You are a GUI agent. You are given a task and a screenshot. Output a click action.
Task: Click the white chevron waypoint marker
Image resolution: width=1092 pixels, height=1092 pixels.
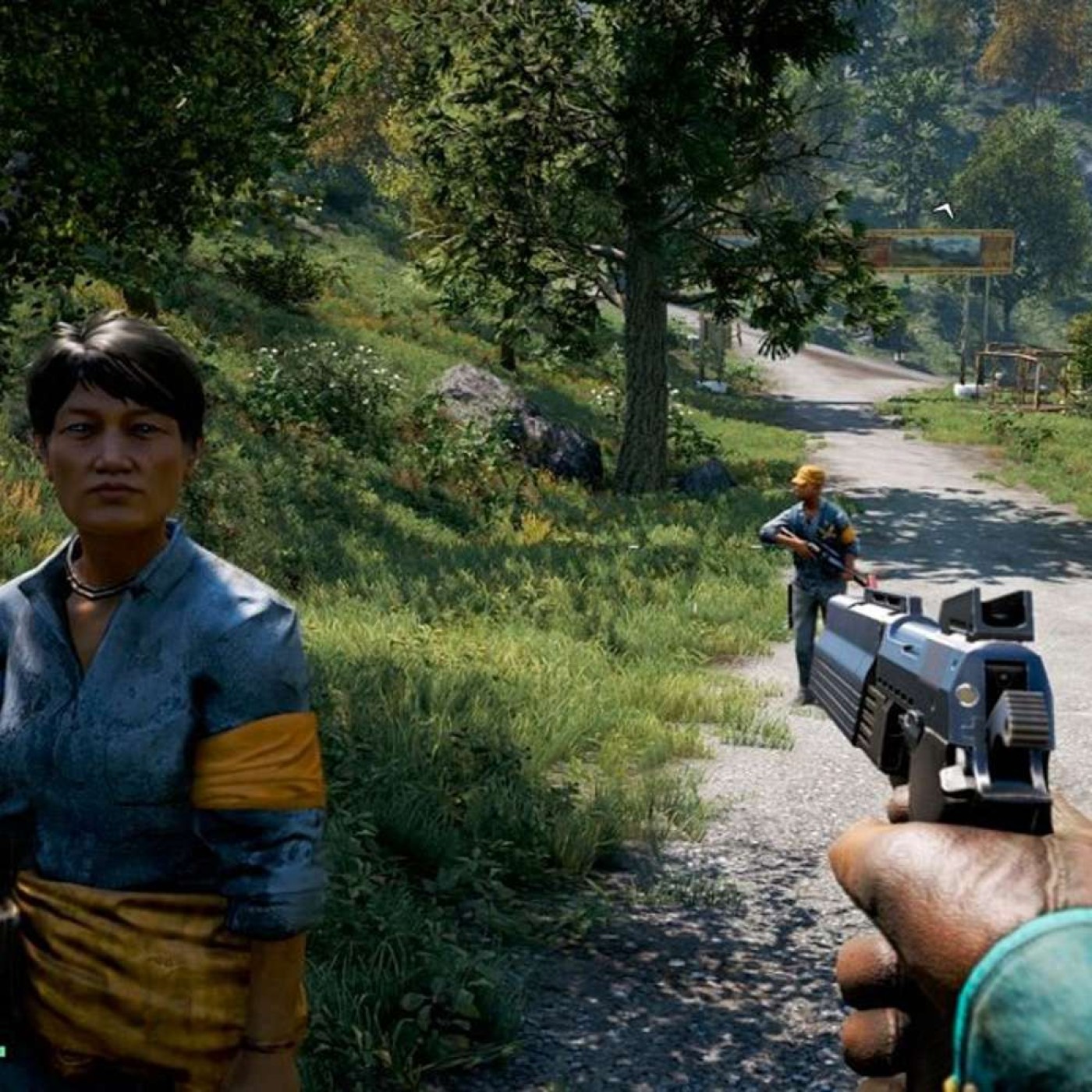coord(945,209)
